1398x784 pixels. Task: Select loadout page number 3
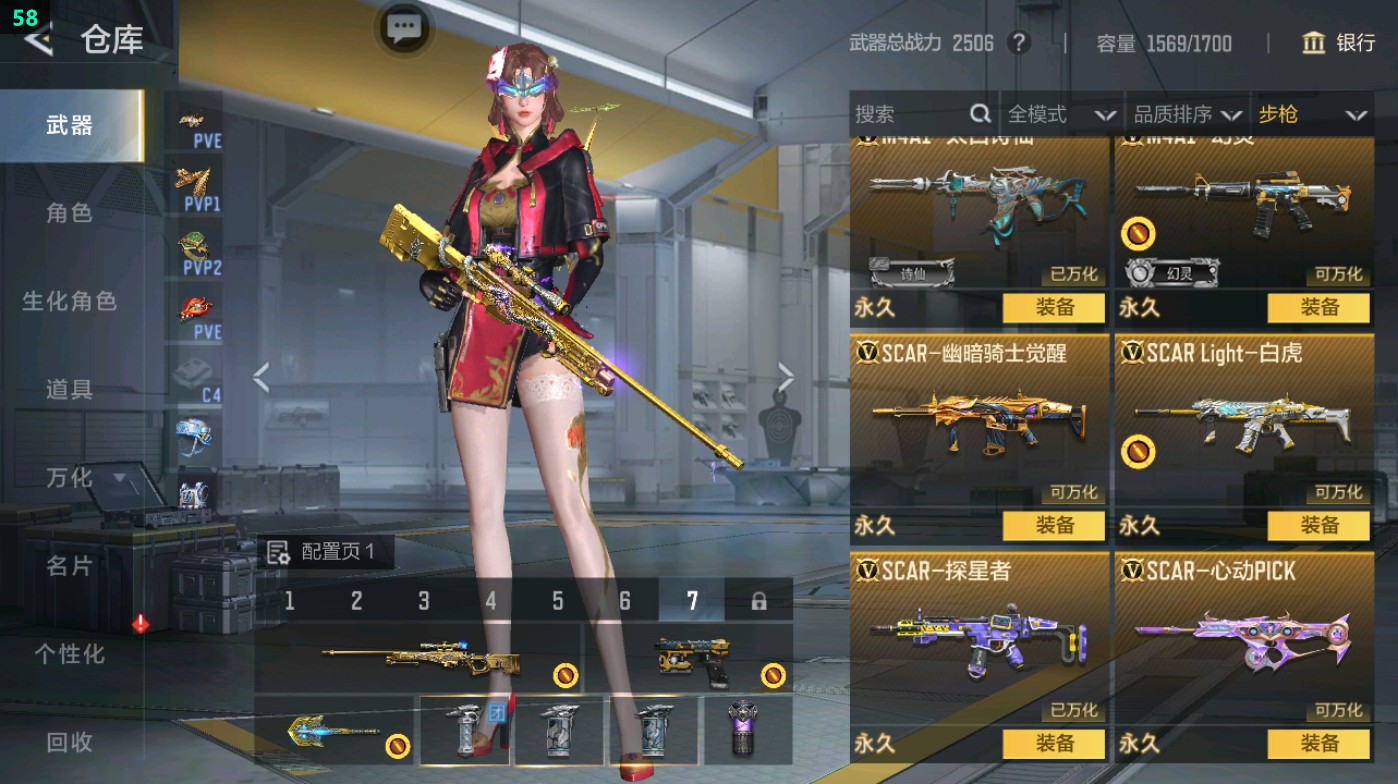424,601
